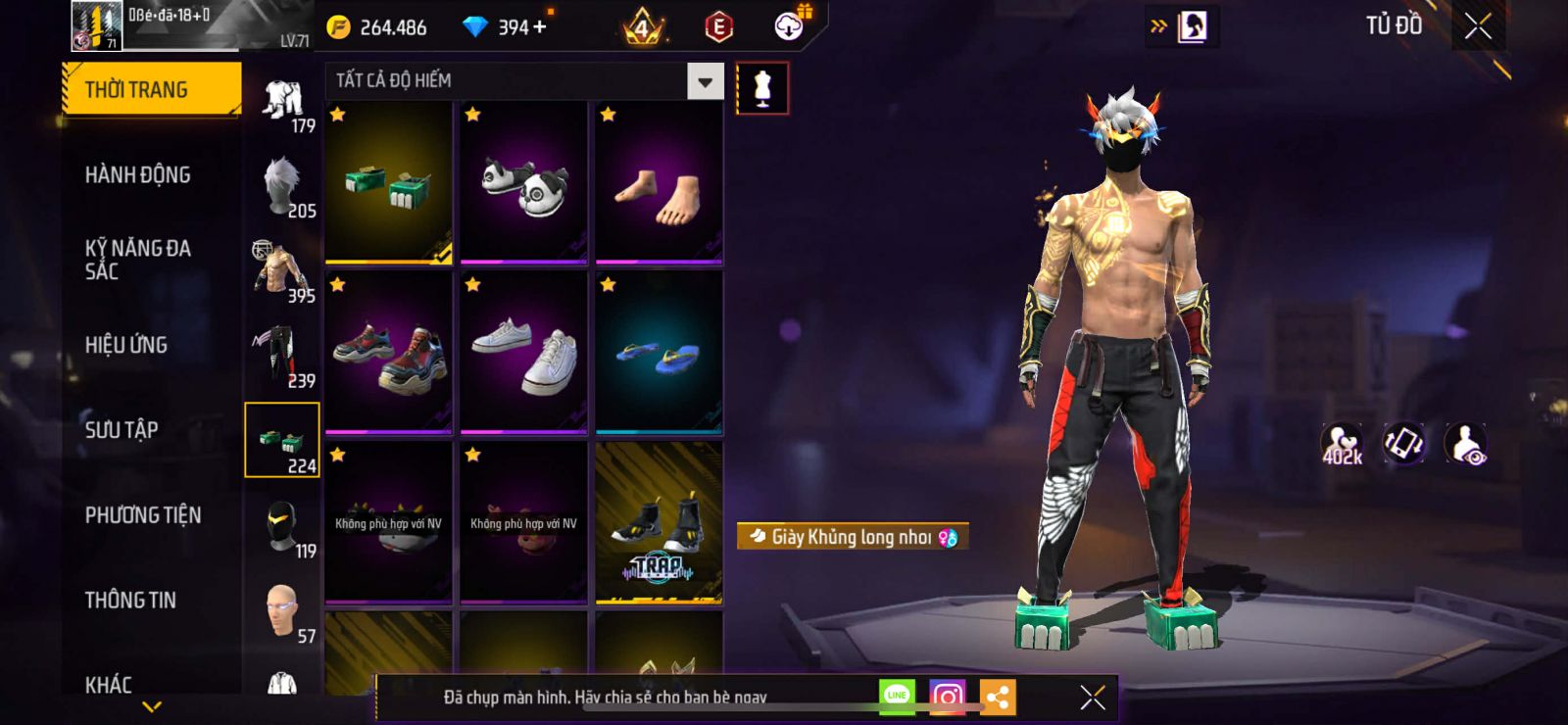Screen dimensions: 1568x725
Task: Open the Thời Trang tab
Action: 151,90
